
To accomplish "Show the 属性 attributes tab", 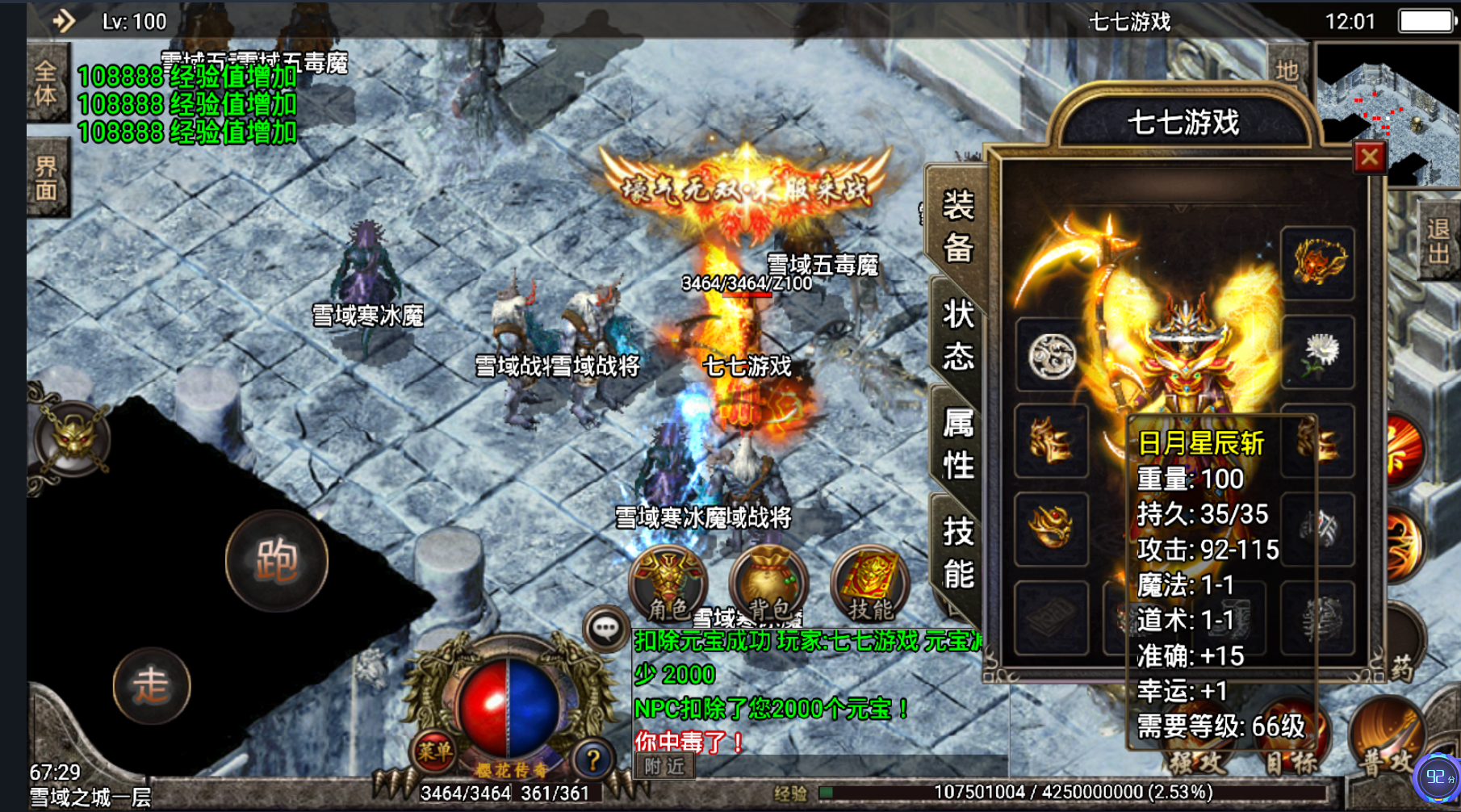I will 958,444.
